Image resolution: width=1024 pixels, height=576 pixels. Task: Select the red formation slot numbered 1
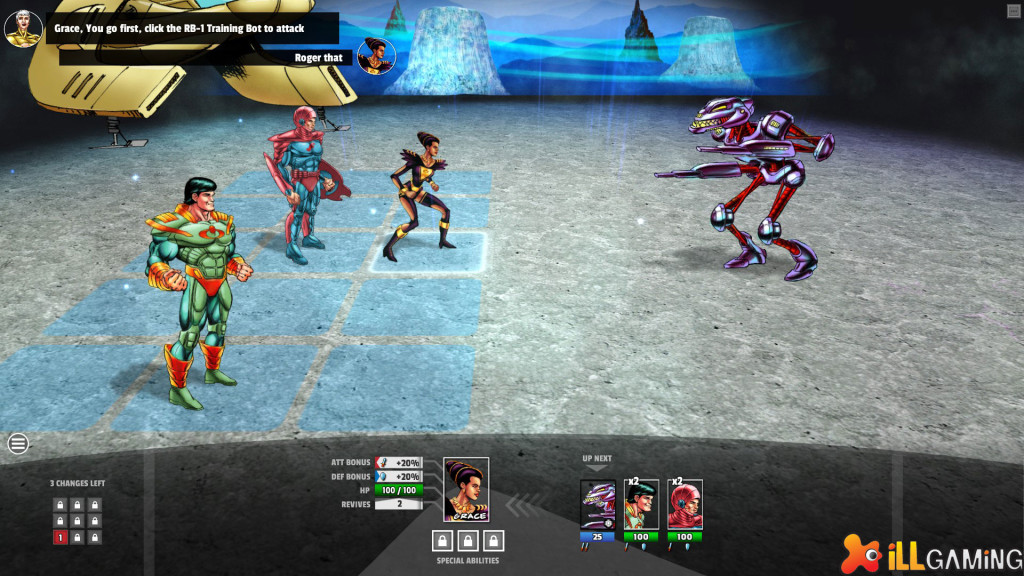60,538
